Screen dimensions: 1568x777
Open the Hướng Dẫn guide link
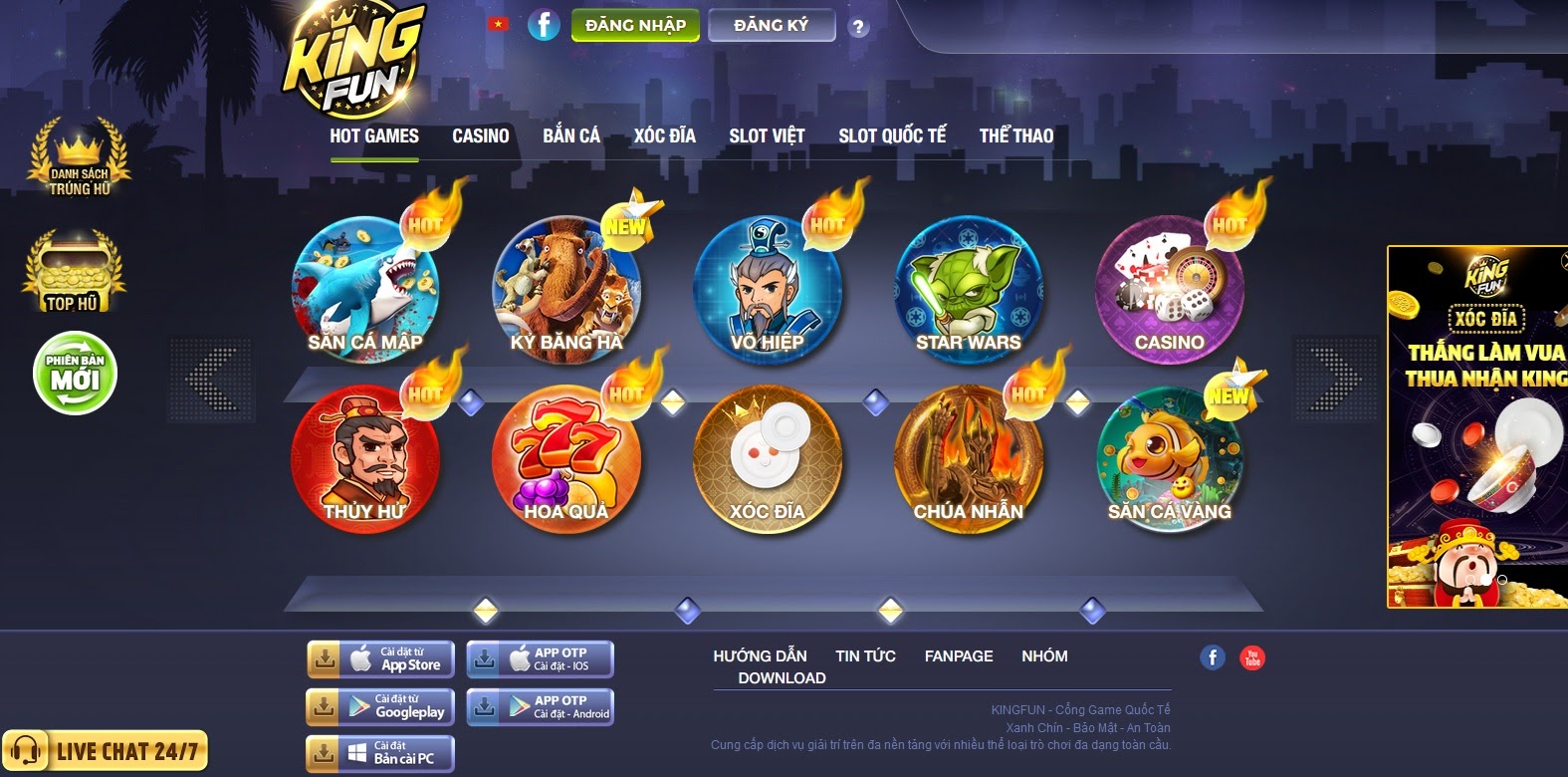(760, 656)
